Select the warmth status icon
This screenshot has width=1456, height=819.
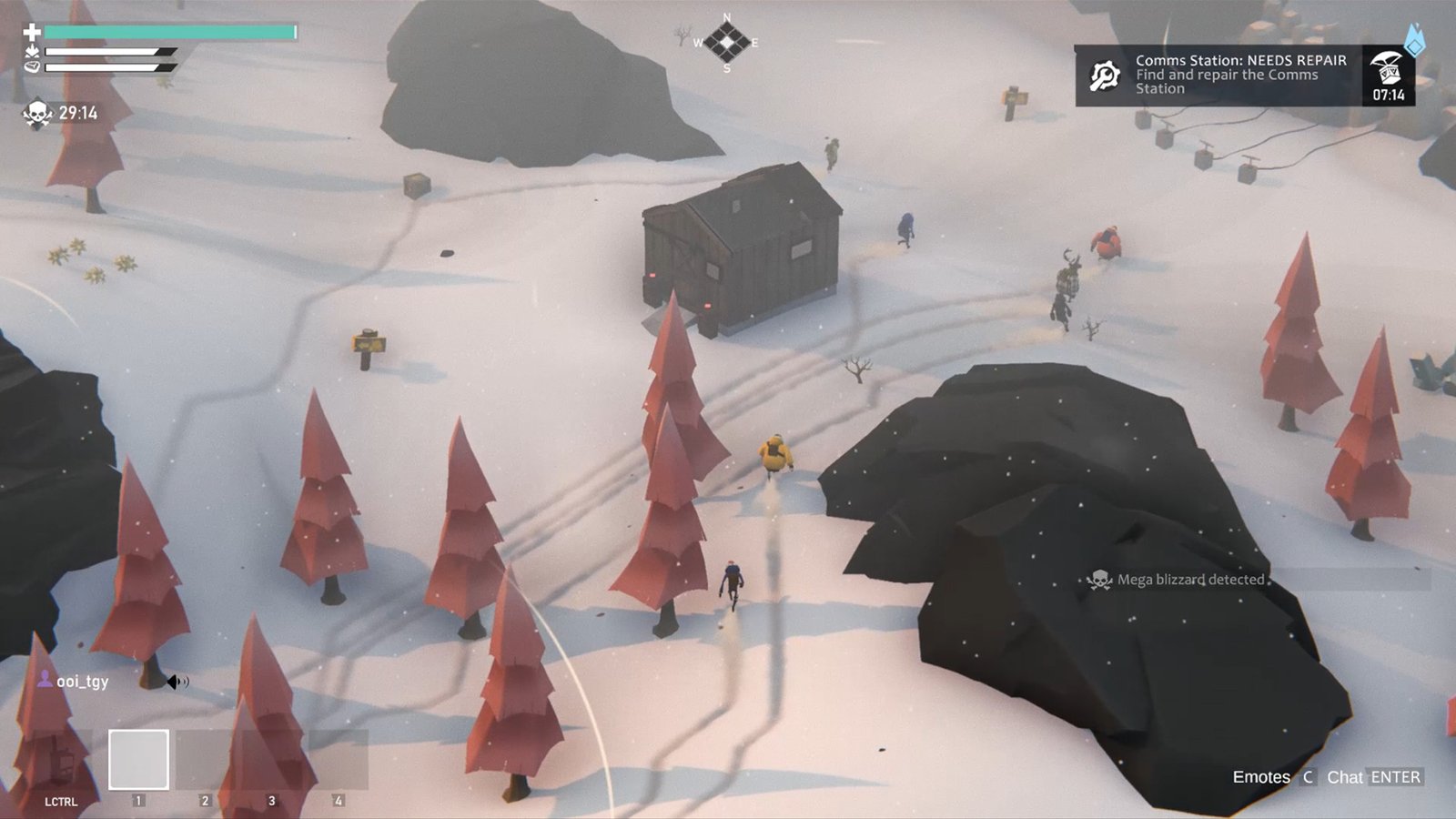32,53
